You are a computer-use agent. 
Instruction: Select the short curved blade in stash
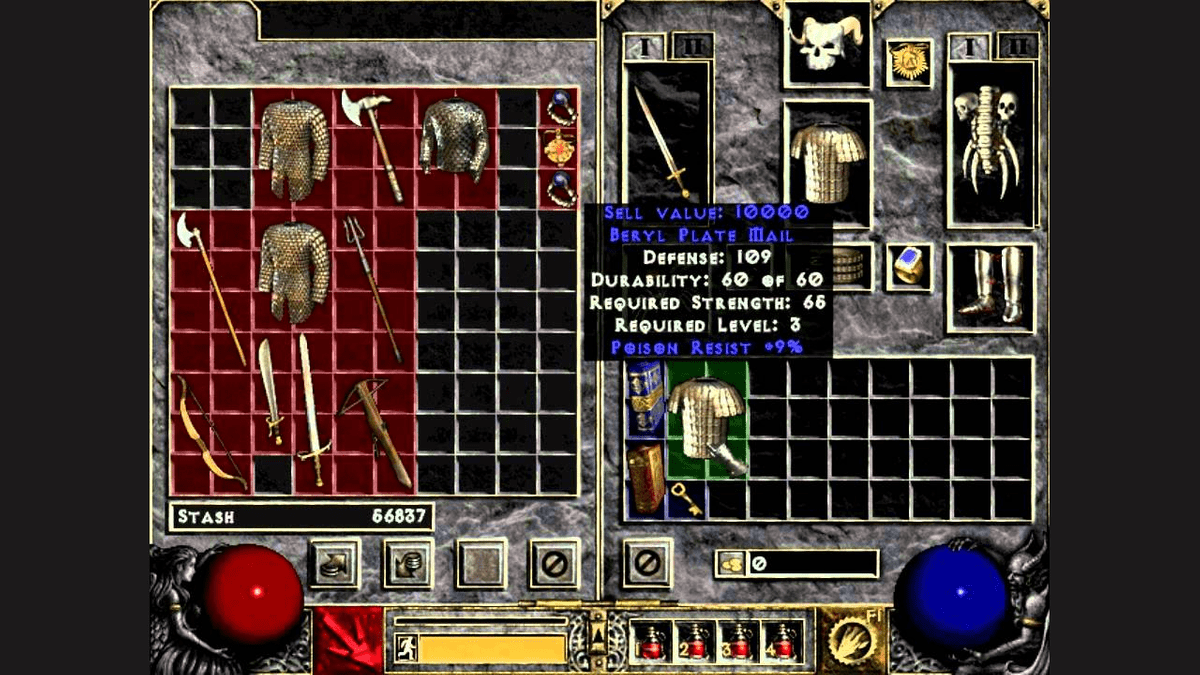click(x=270, y=390)
